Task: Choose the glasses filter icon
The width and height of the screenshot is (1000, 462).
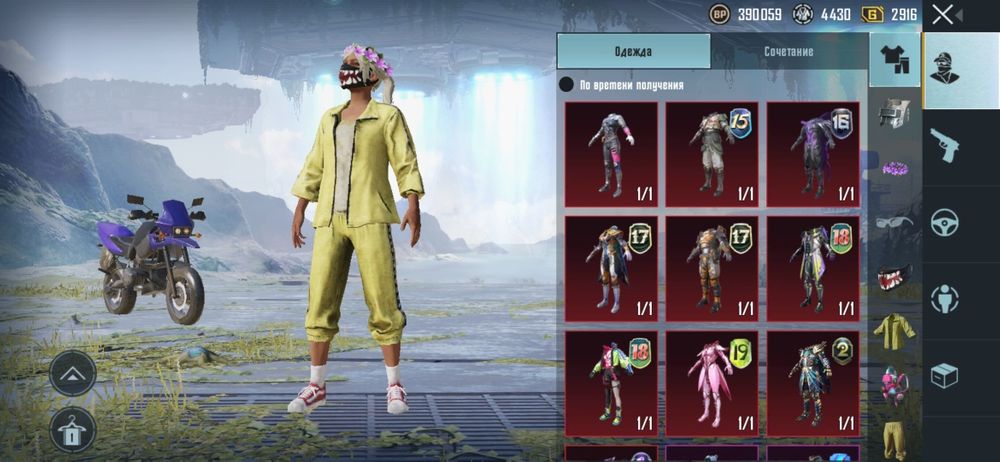Action: (894, 221)
